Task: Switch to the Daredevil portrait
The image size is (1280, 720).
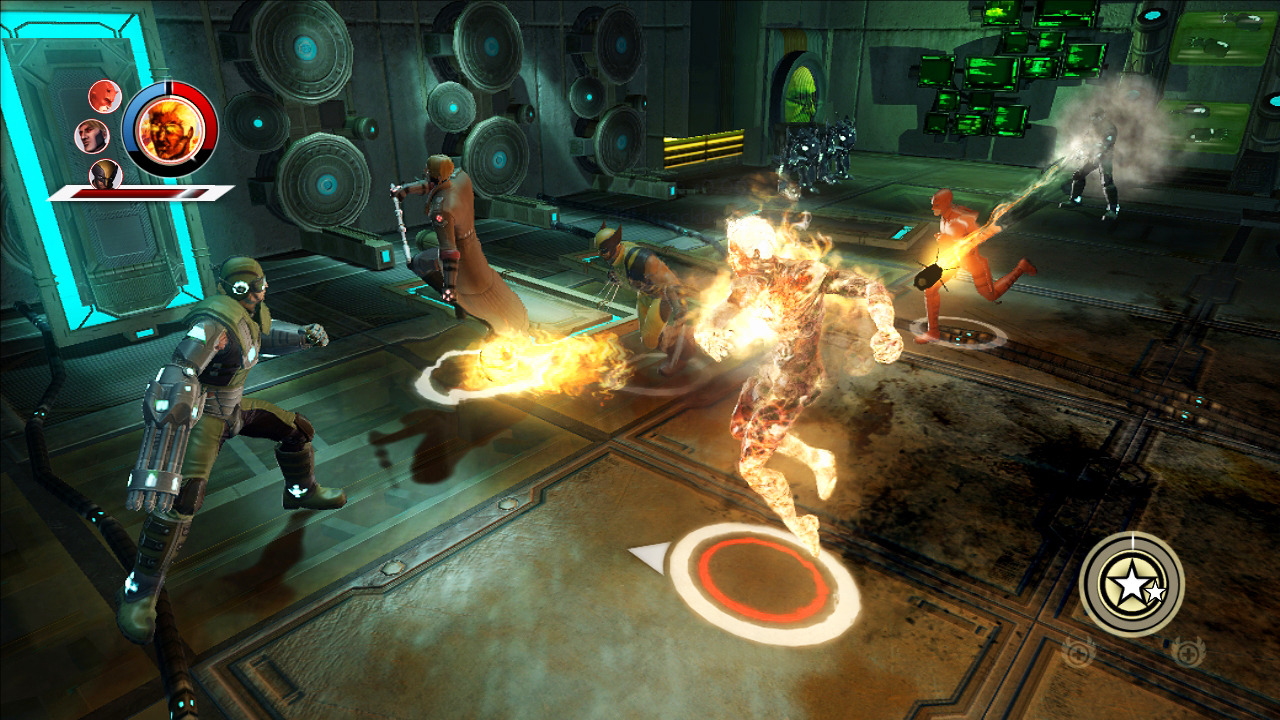Action: coord(102,96)
